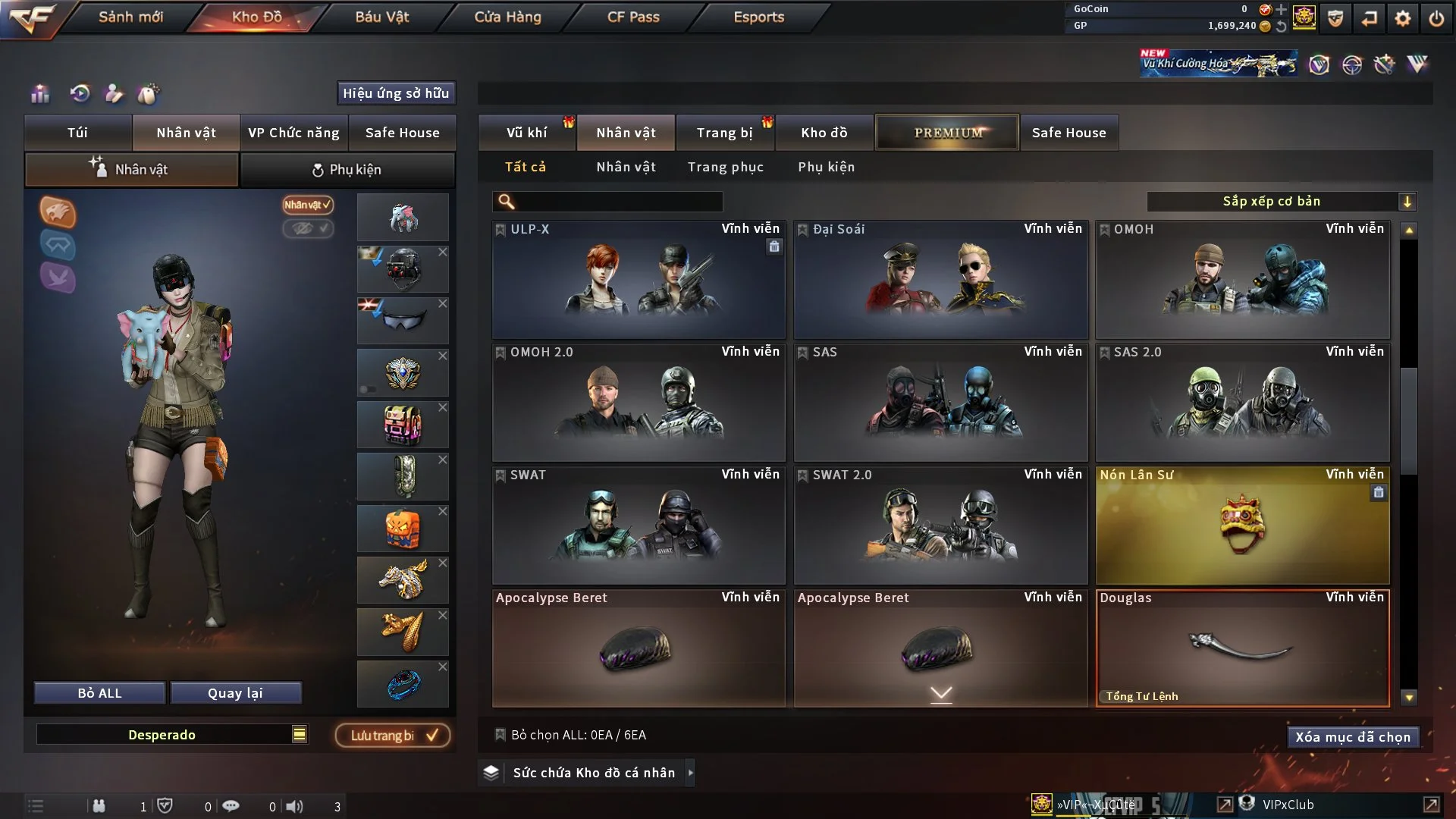Click the item search field
The image size is (1456, 819).
click(618, 202)
